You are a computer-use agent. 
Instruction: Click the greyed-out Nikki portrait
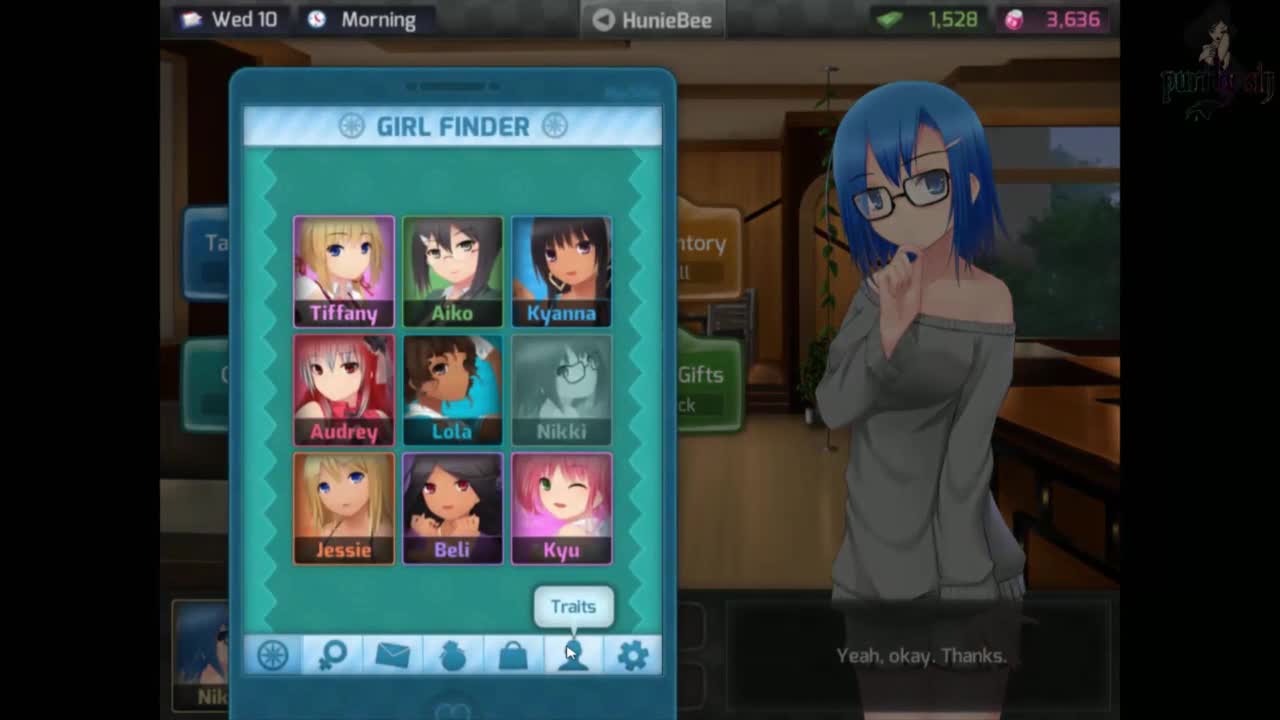[561, 389]
